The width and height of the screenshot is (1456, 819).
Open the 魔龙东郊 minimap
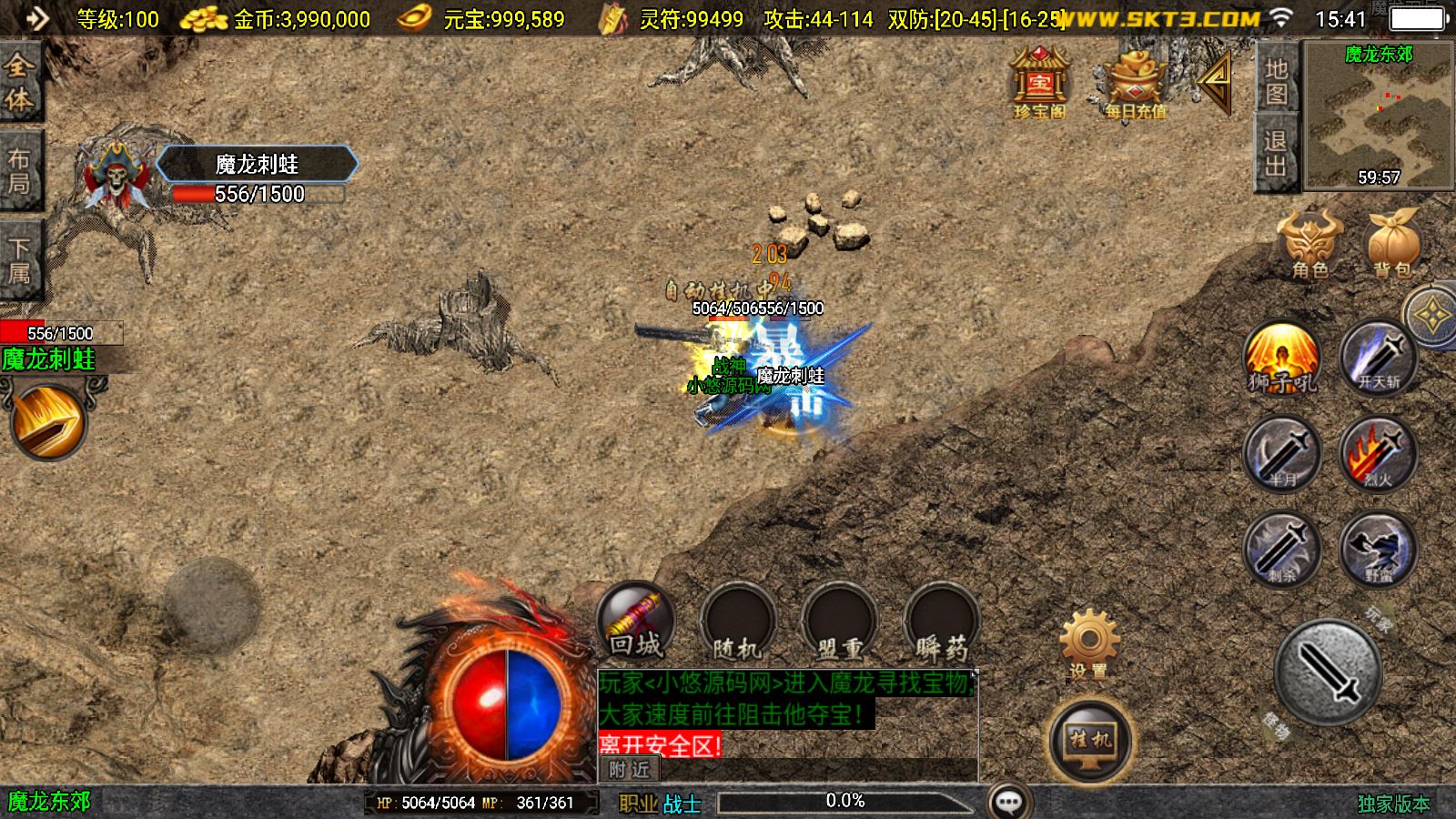1378,116
